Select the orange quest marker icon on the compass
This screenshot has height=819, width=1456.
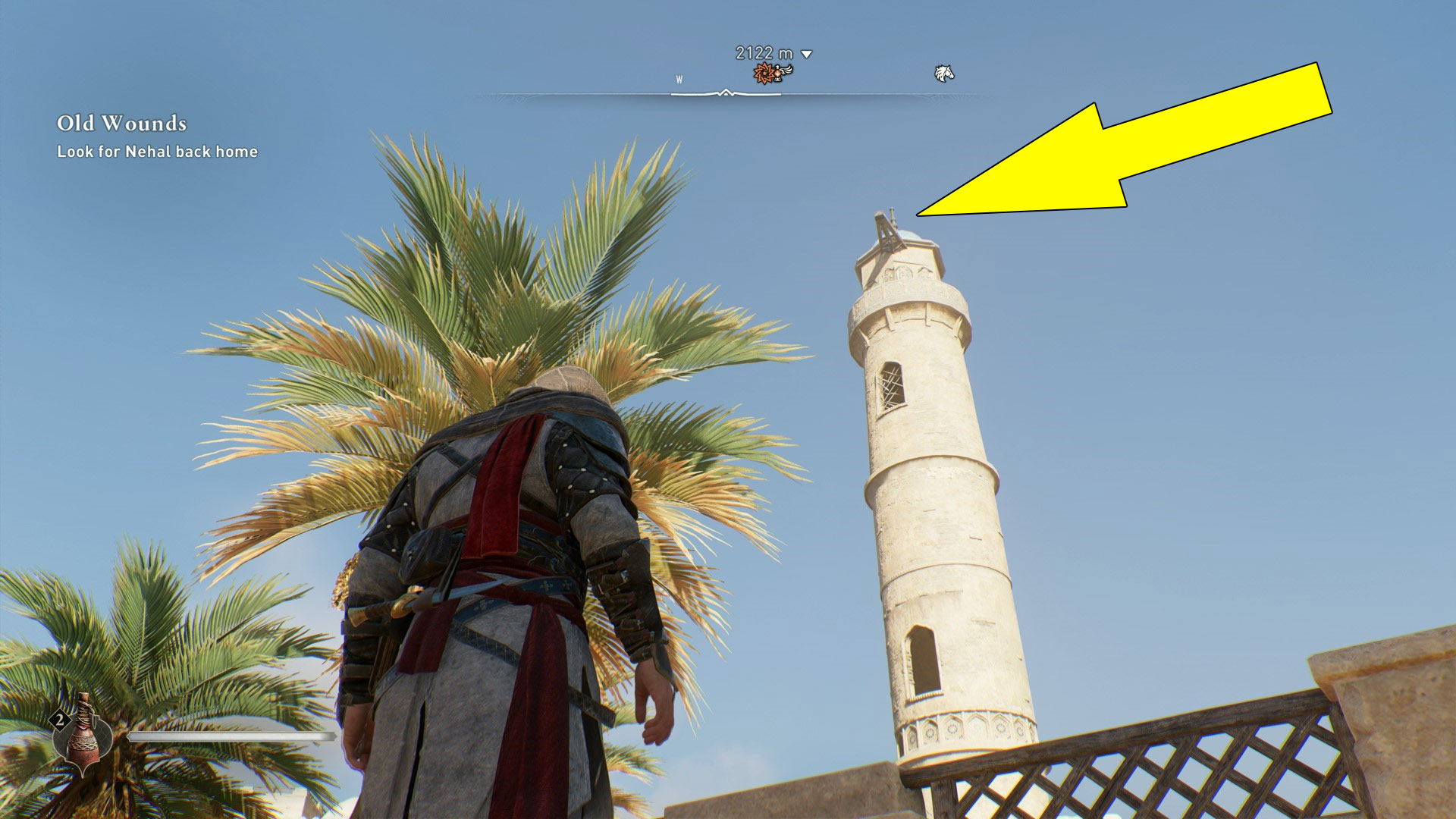[x=762, y=73]
